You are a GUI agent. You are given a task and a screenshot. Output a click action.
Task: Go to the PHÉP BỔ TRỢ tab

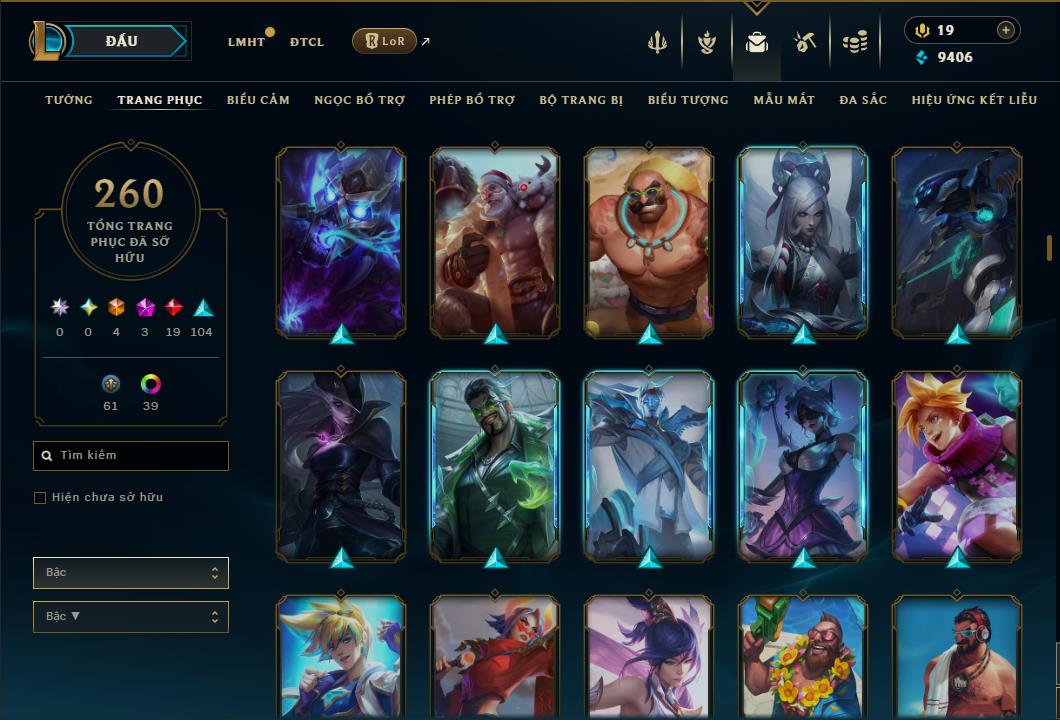coord(472,100)
